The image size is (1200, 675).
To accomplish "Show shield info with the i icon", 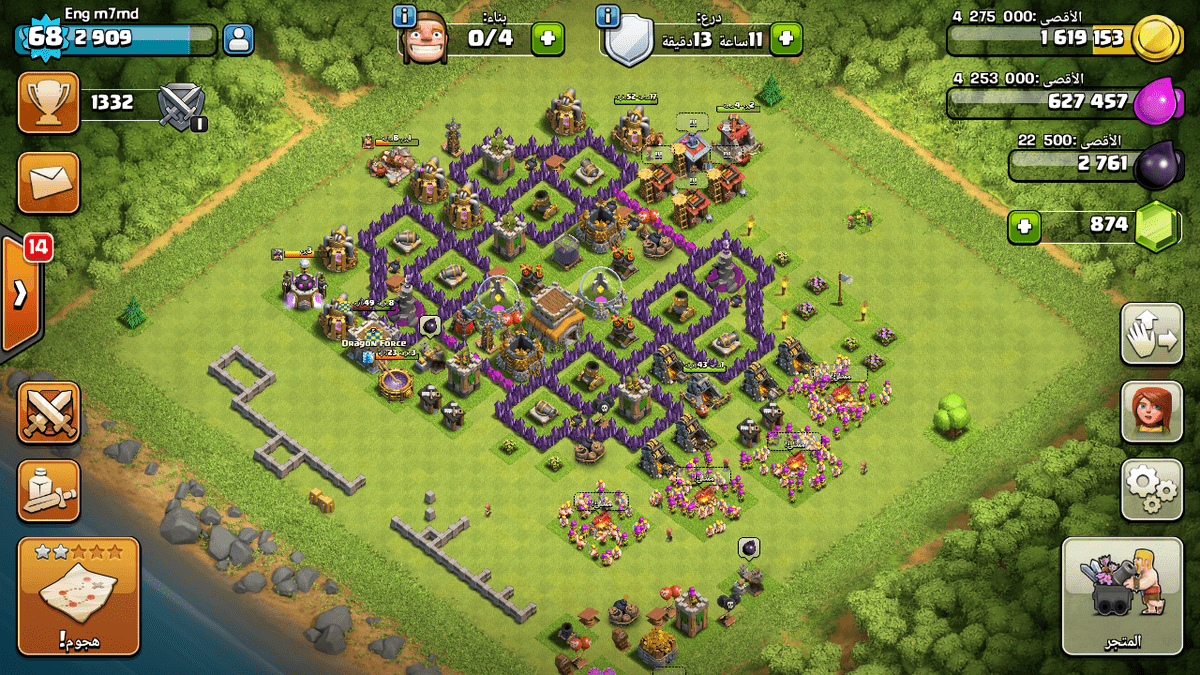I will point(606,16).
